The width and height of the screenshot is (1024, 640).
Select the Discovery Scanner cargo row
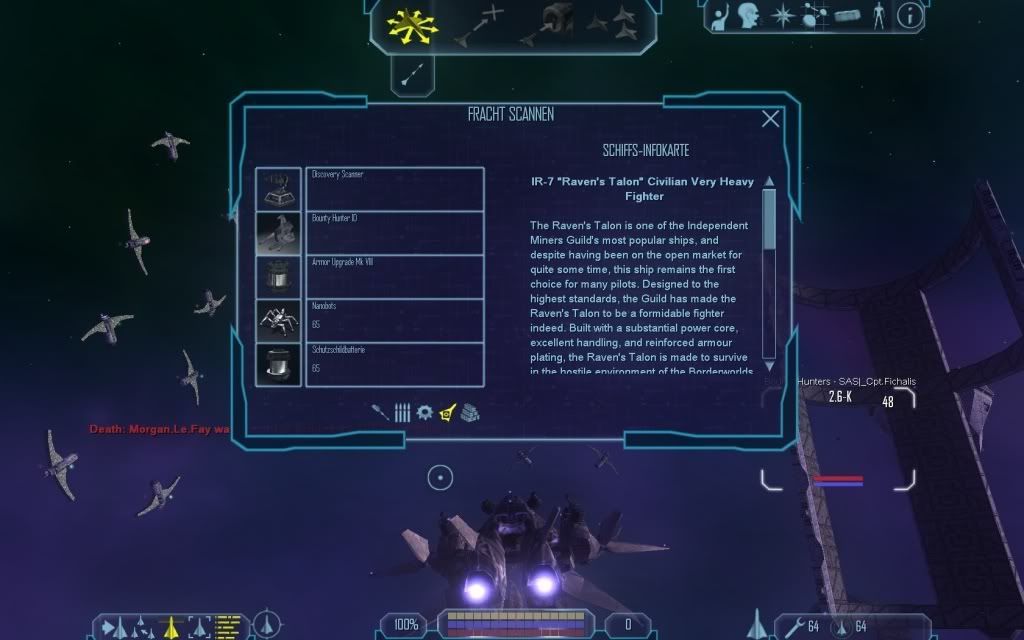pyautogui.click(x=394, y=189)
